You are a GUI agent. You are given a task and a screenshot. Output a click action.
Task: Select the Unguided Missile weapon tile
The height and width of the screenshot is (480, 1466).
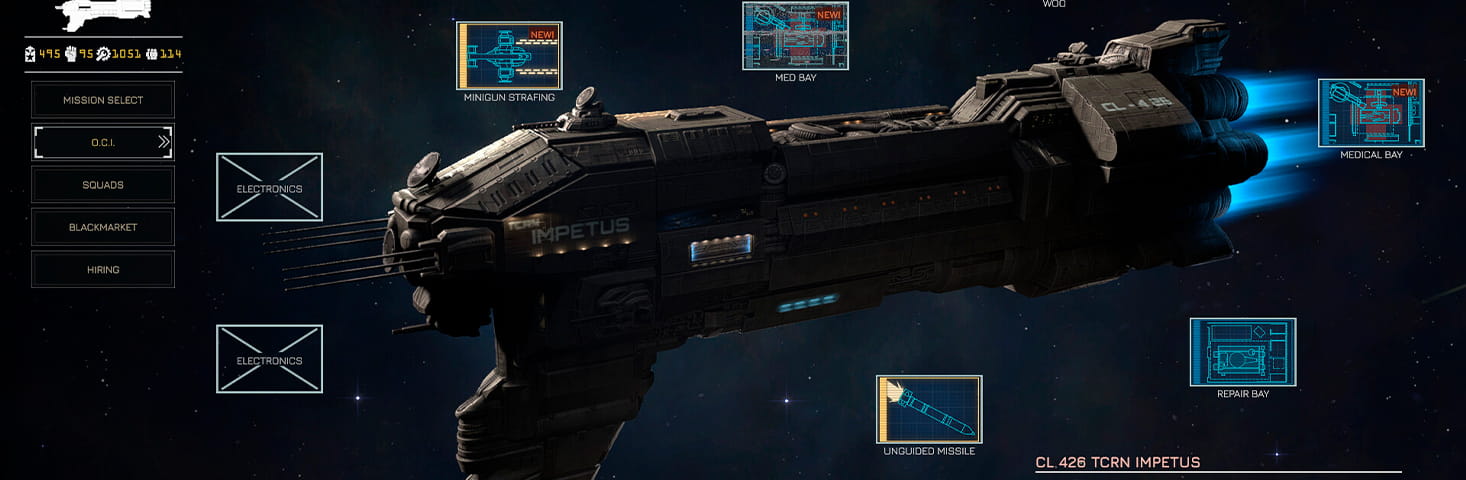pyautogui.click(x=929, y=409)
